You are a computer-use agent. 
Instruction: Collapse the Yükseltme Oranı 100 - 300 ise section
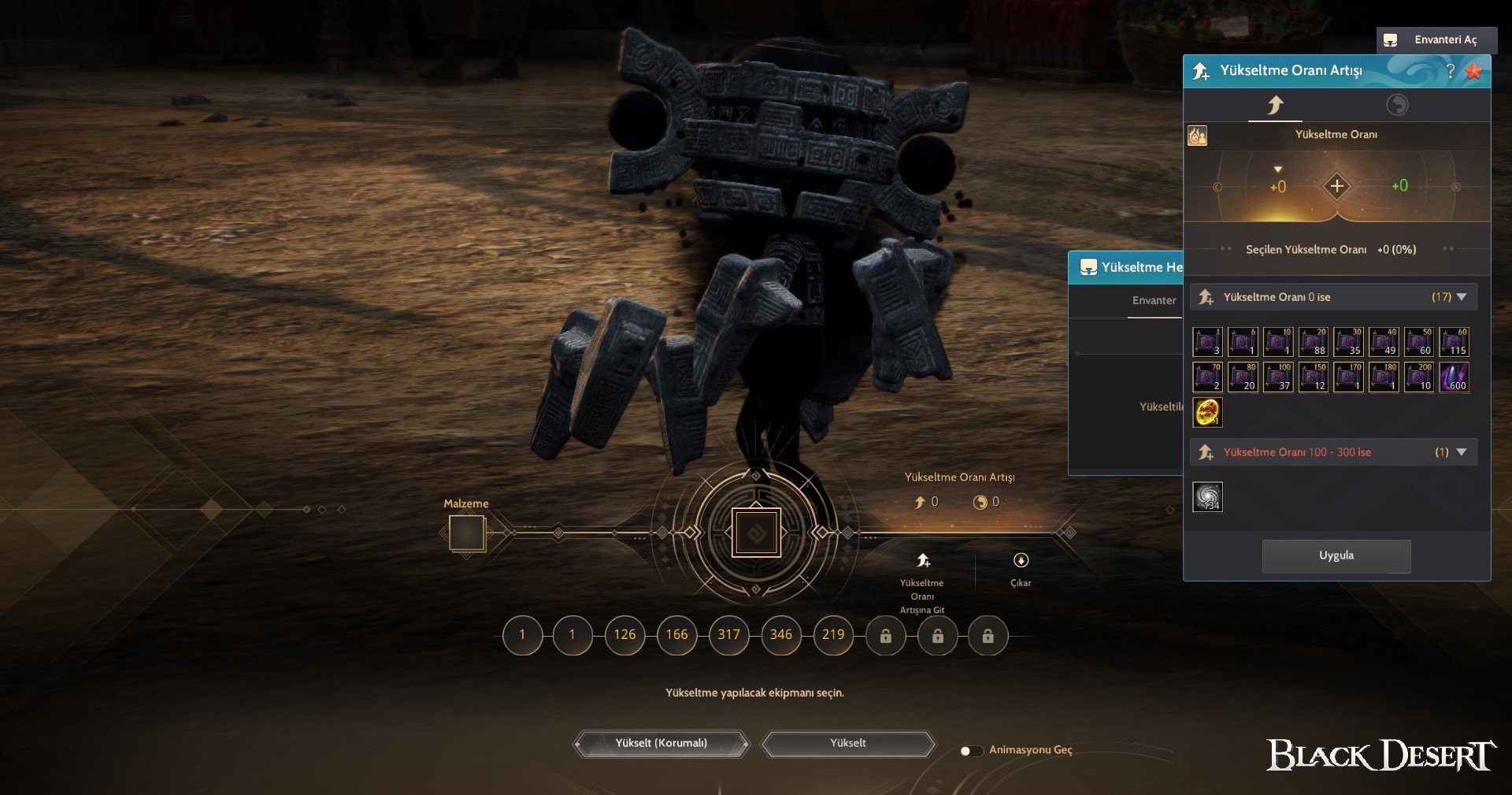1462,452
